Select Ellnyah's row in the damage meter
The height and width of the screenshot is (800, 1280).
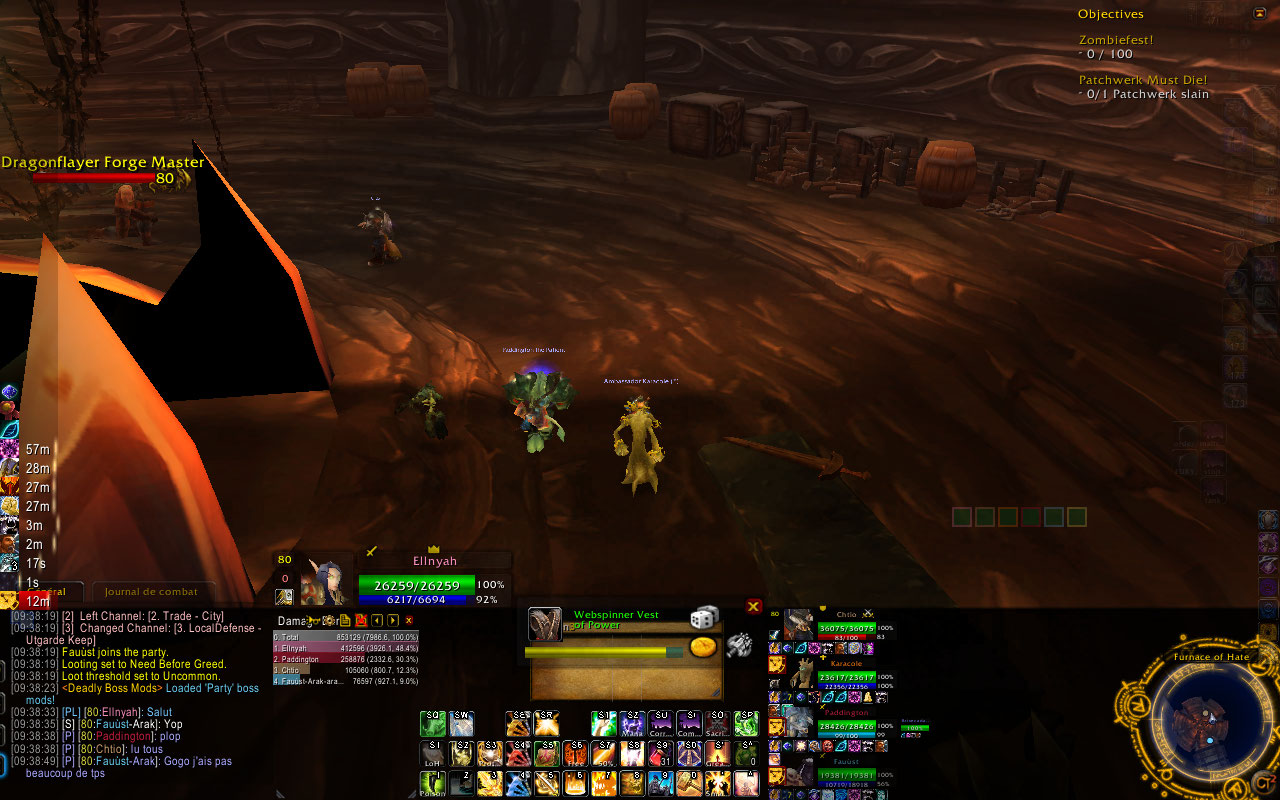pos(345,648)
